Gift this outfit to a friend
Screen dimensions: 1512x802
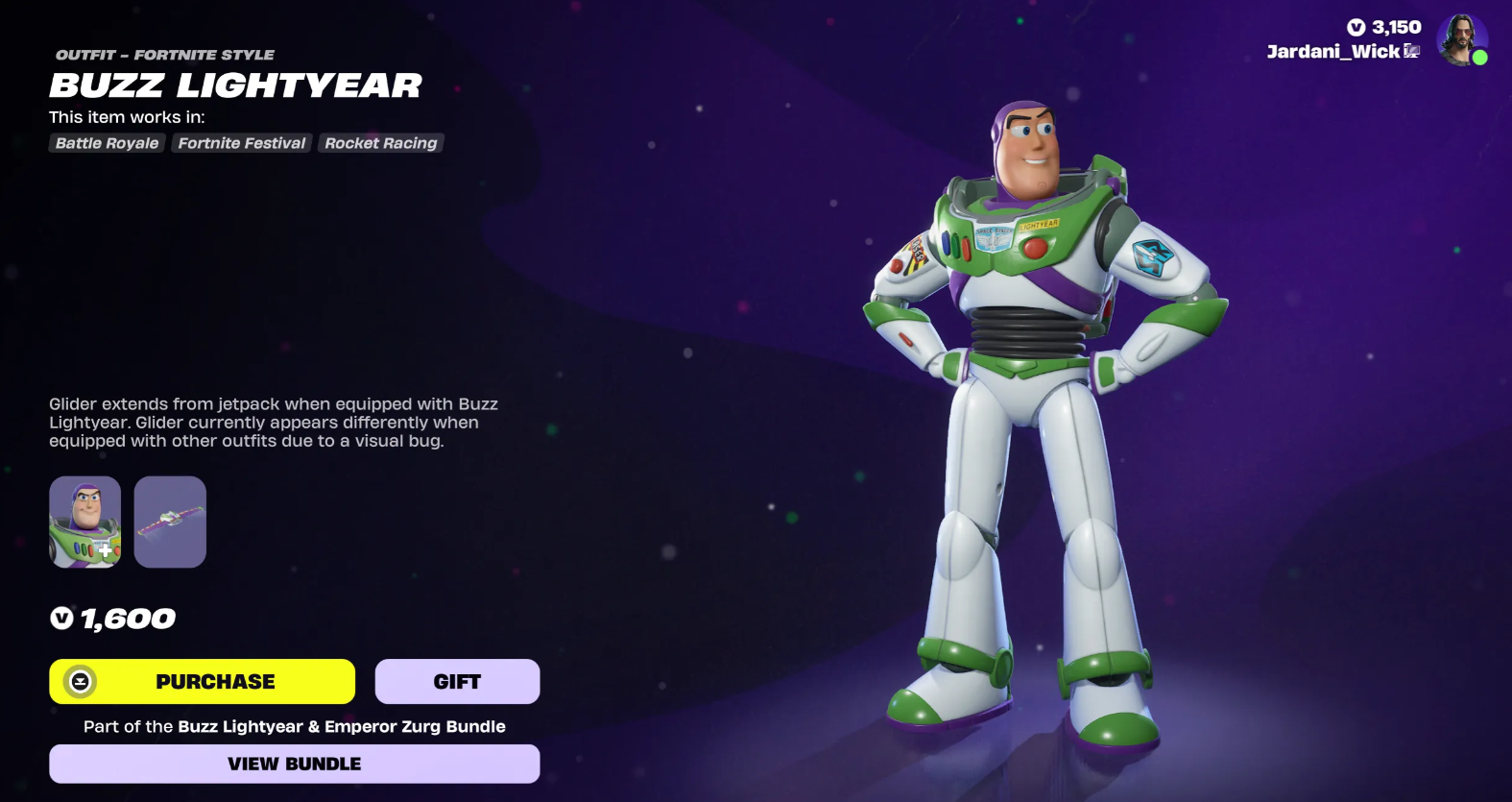click(457, 681)
